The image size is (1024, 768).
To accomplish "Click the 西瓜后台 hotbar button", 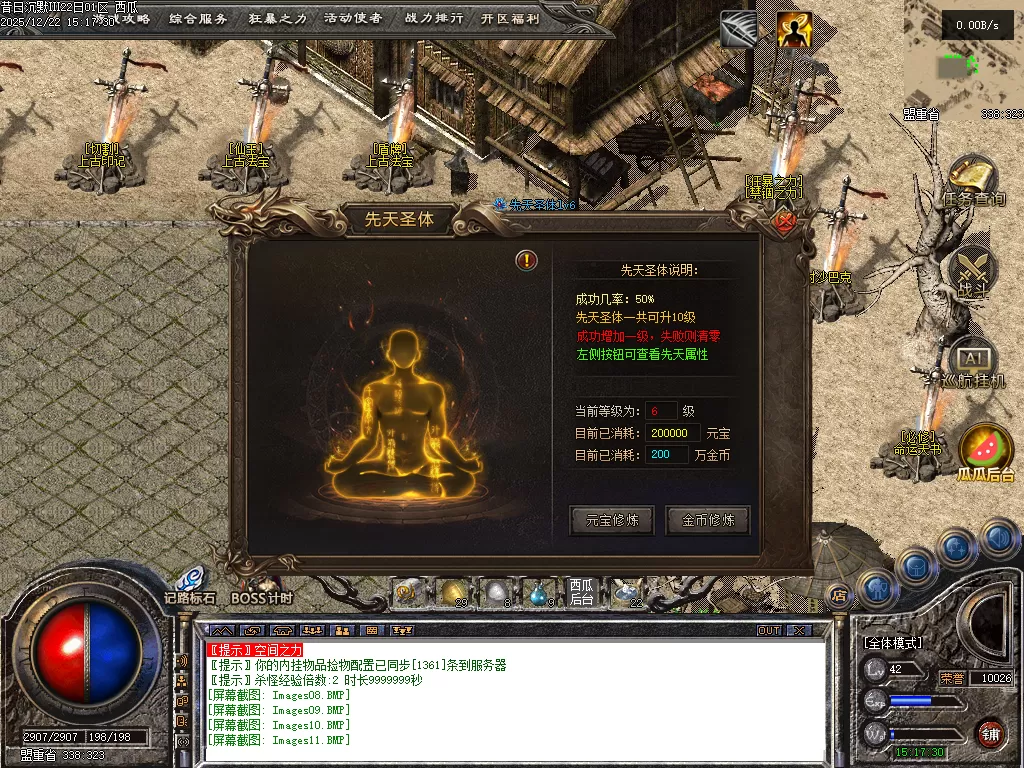I will (x=582, y=592).
